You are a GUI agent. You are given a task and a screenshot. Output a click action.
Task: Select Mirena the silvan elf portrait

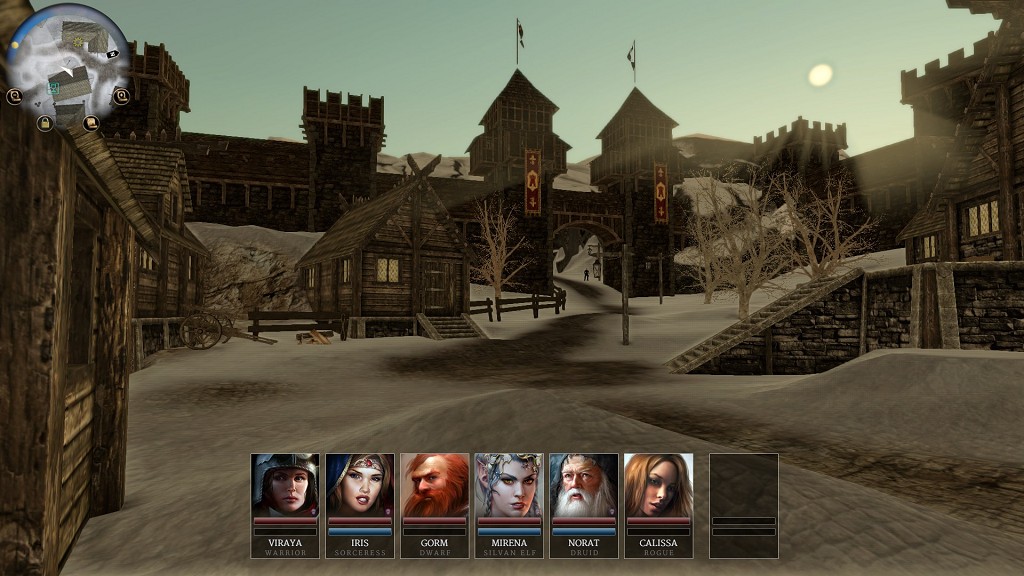click(x=509, y=485)
